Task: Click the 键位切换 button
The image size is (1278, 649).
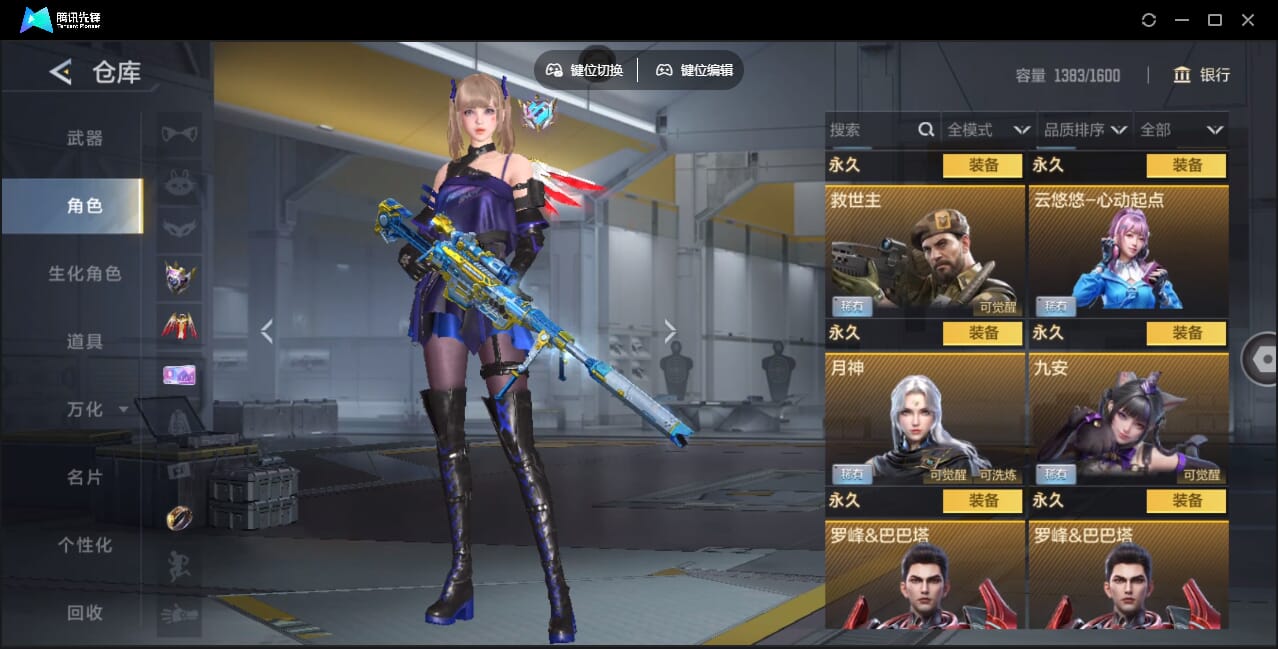Action: coord(585,70)
